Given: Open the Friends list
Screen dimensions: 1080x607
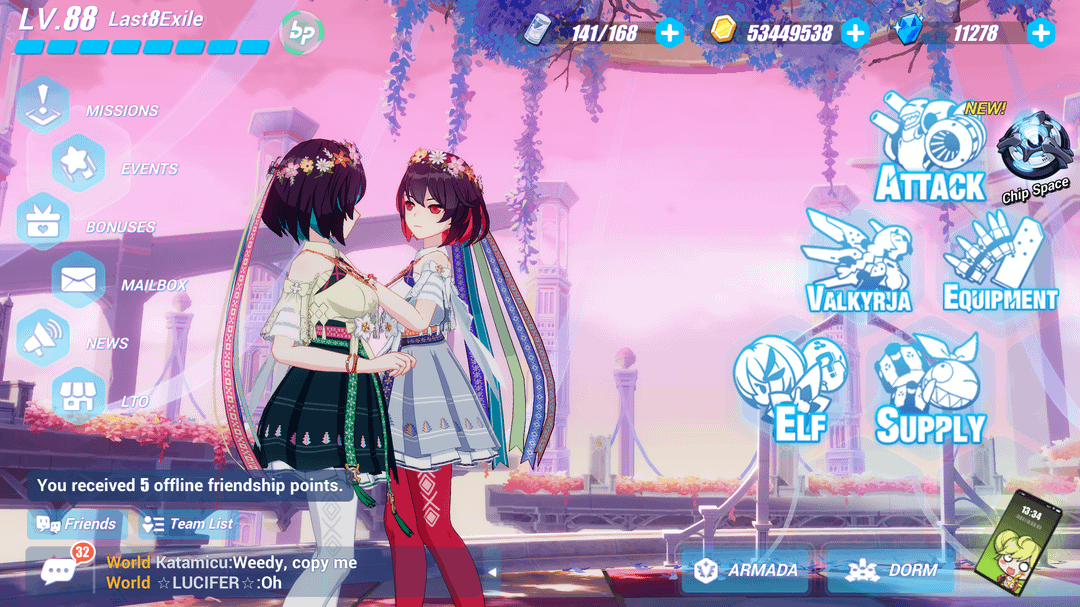Looking at the screenshot, I should coord(77,523).
